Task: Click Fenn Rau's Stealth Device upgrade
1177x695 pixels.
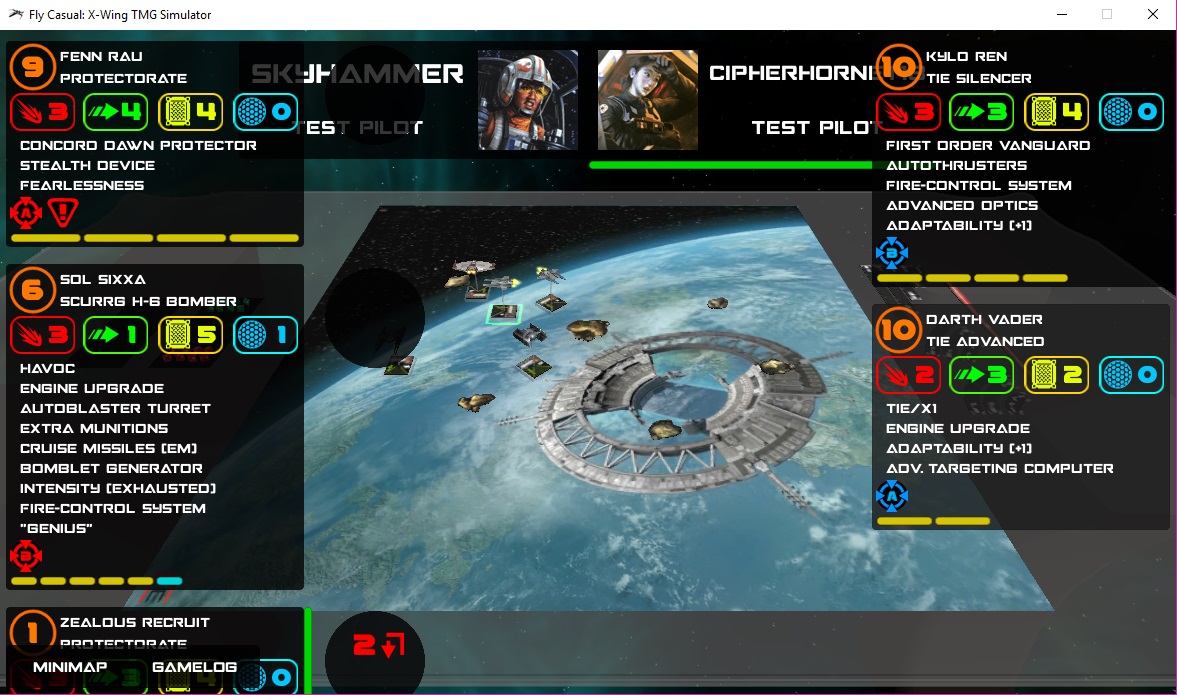Action: (87, 165)
